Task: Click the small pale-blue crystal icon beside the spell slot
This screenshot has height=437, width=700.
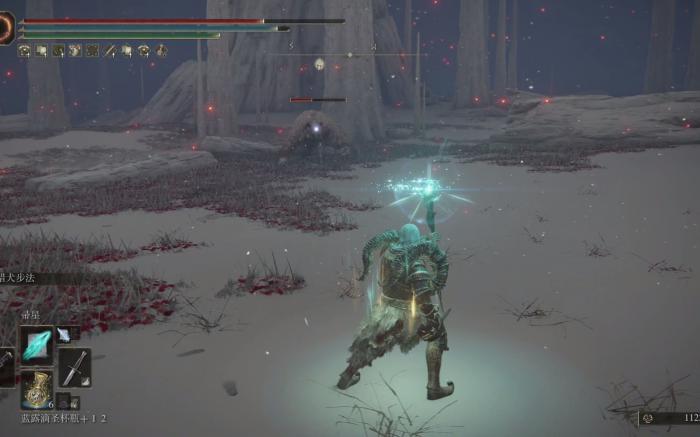Action: click(64, 334)
